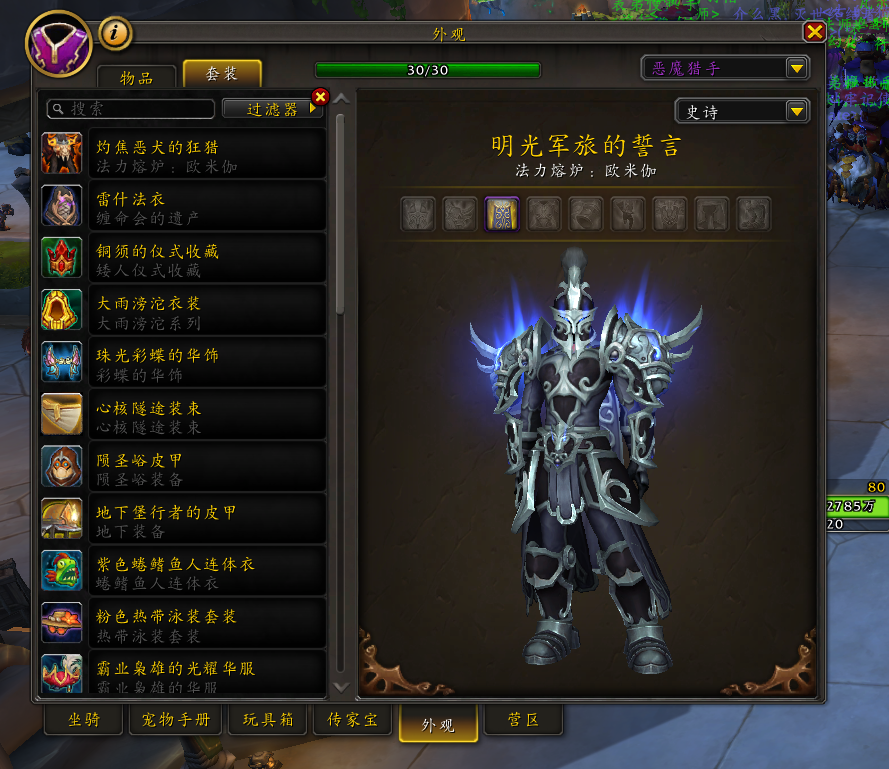Select 铜须的仪式收藏 from the list
The image size is (889, 769).
pyautogui.click(x=184, y=258)
